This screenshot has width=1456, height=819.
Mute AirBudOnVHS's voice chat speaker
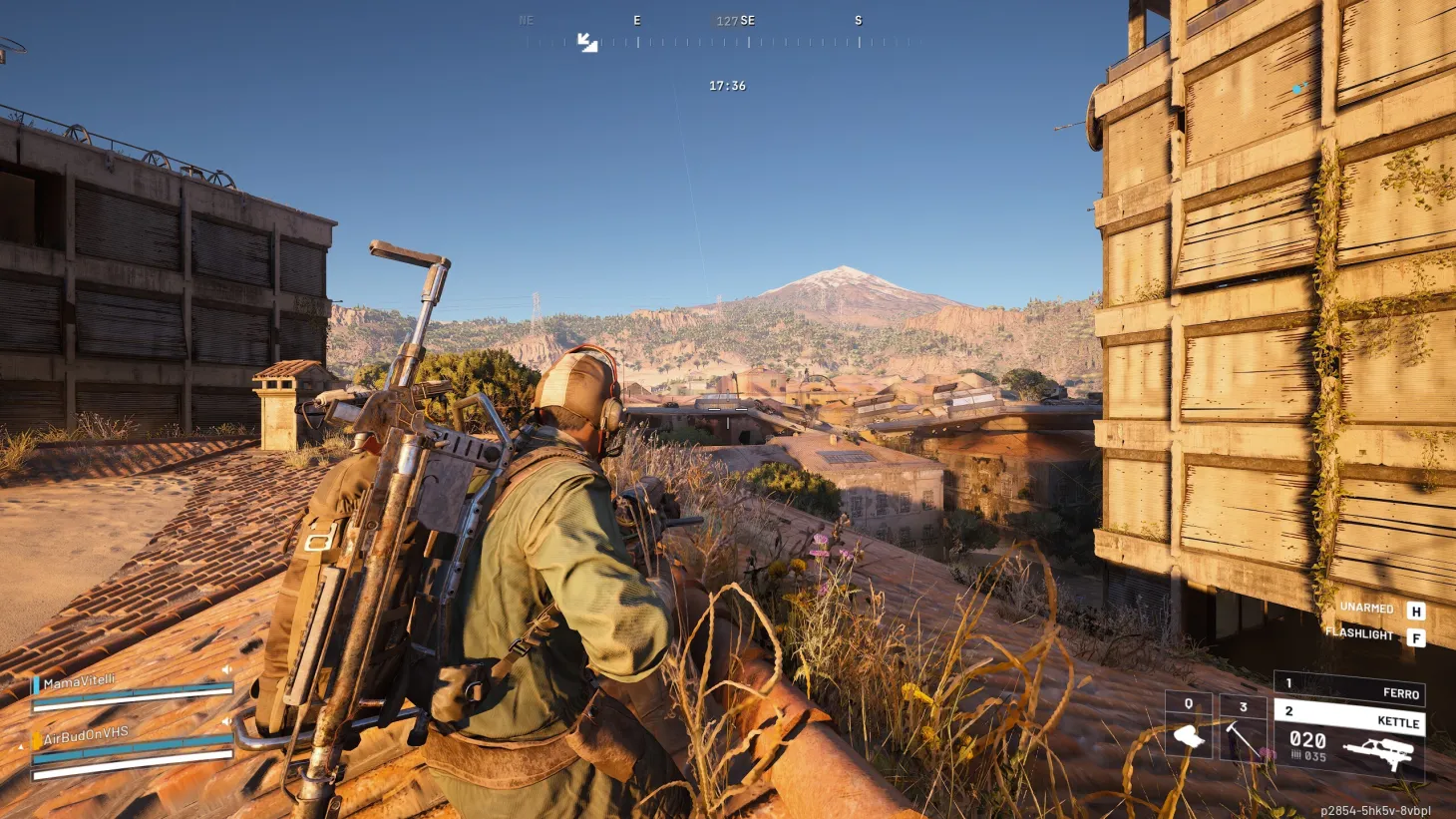[x=227, y=723]
